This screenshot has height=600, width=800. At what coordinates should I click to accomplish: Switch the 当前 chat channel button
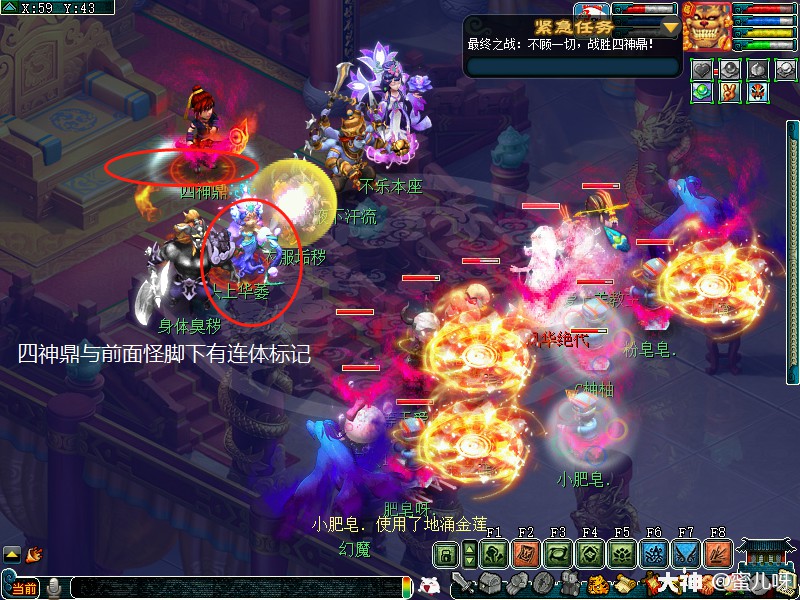coord(24,587)
